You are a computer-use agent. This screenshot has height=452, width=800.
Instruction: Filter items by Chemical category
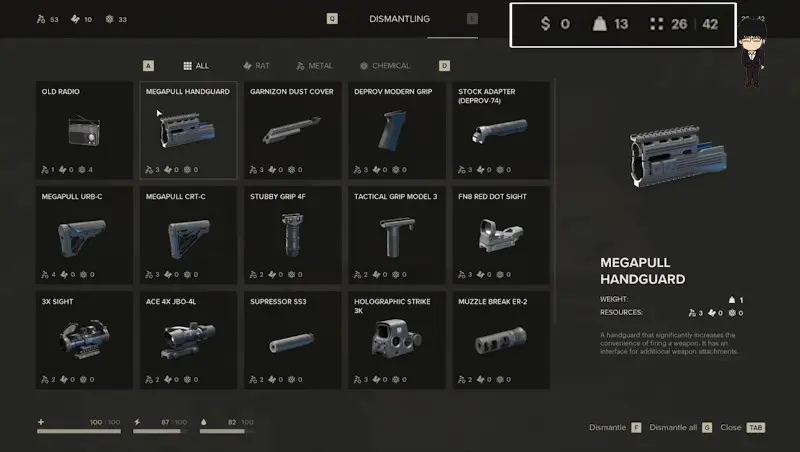pyautogui.click(x=385, y=66)
